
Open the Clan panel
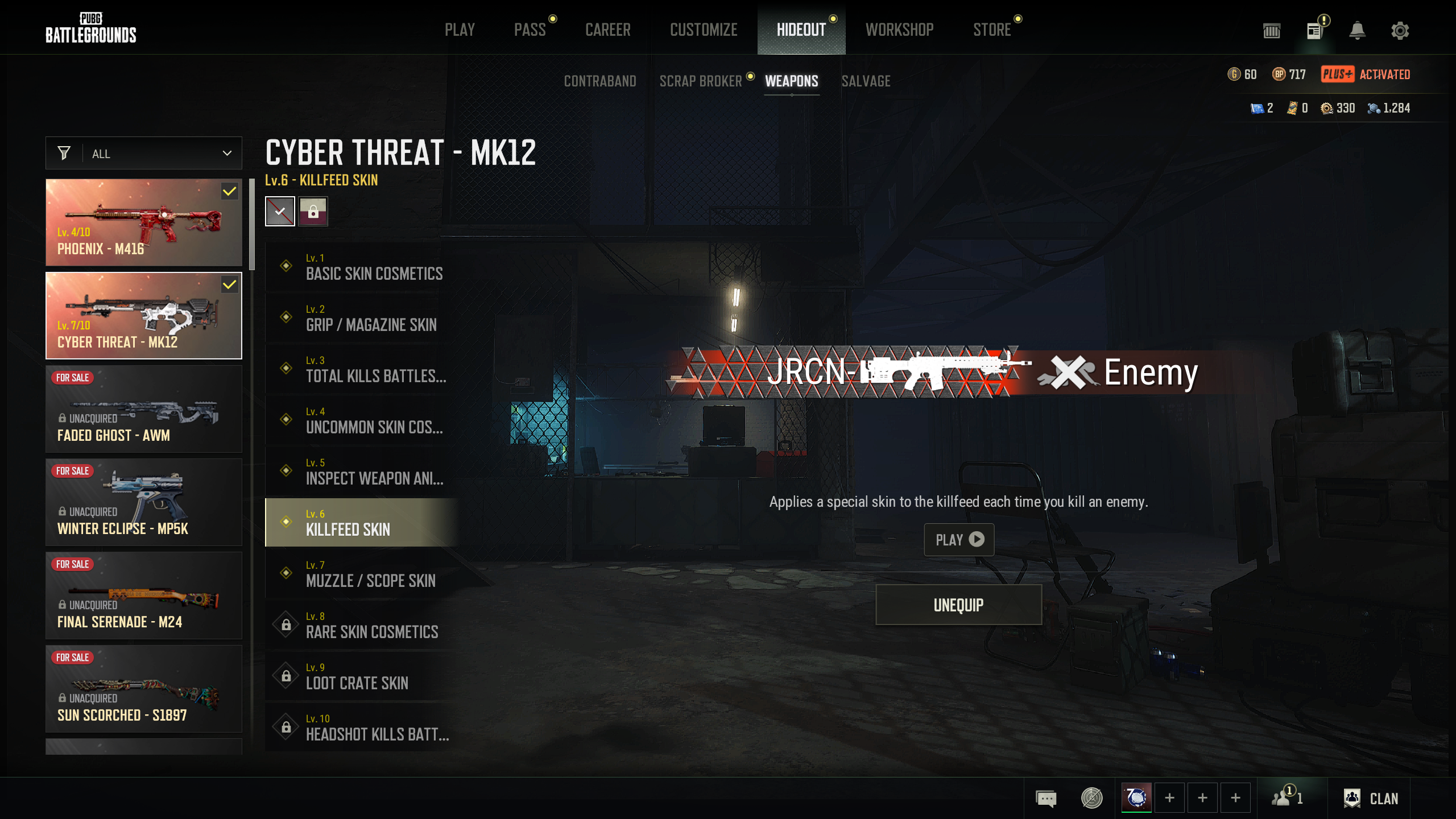(1372, 799)
